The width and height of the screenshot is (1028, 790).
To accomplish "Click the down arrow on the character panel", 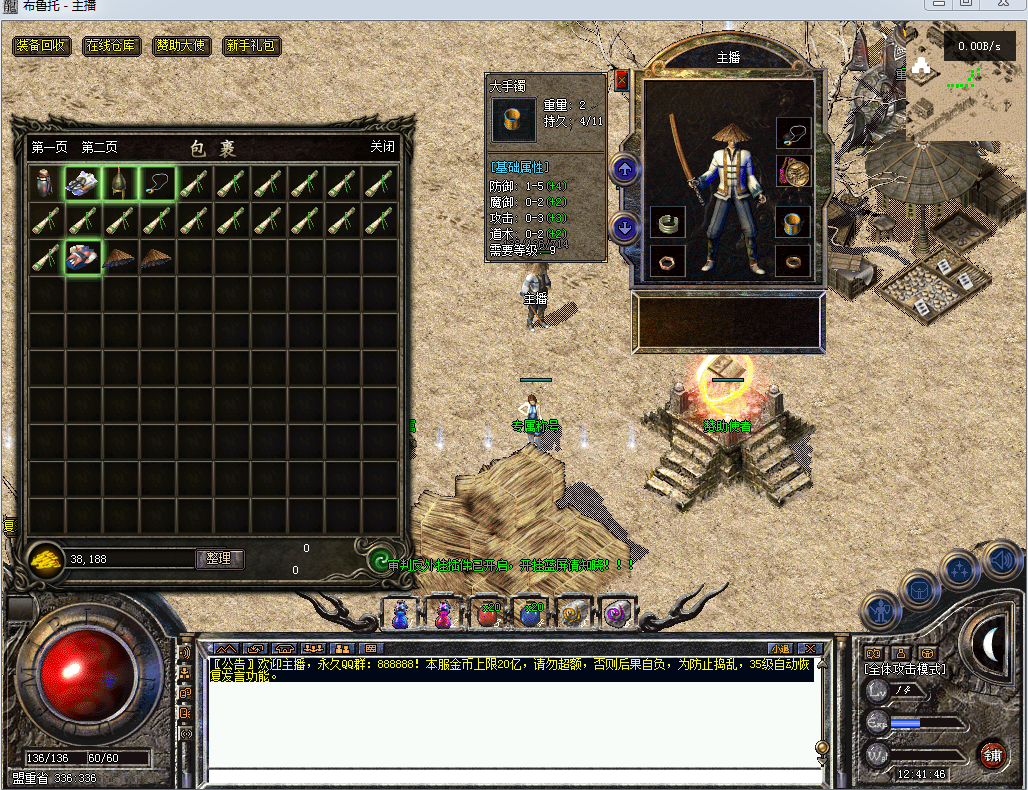I will click(625, 228).
